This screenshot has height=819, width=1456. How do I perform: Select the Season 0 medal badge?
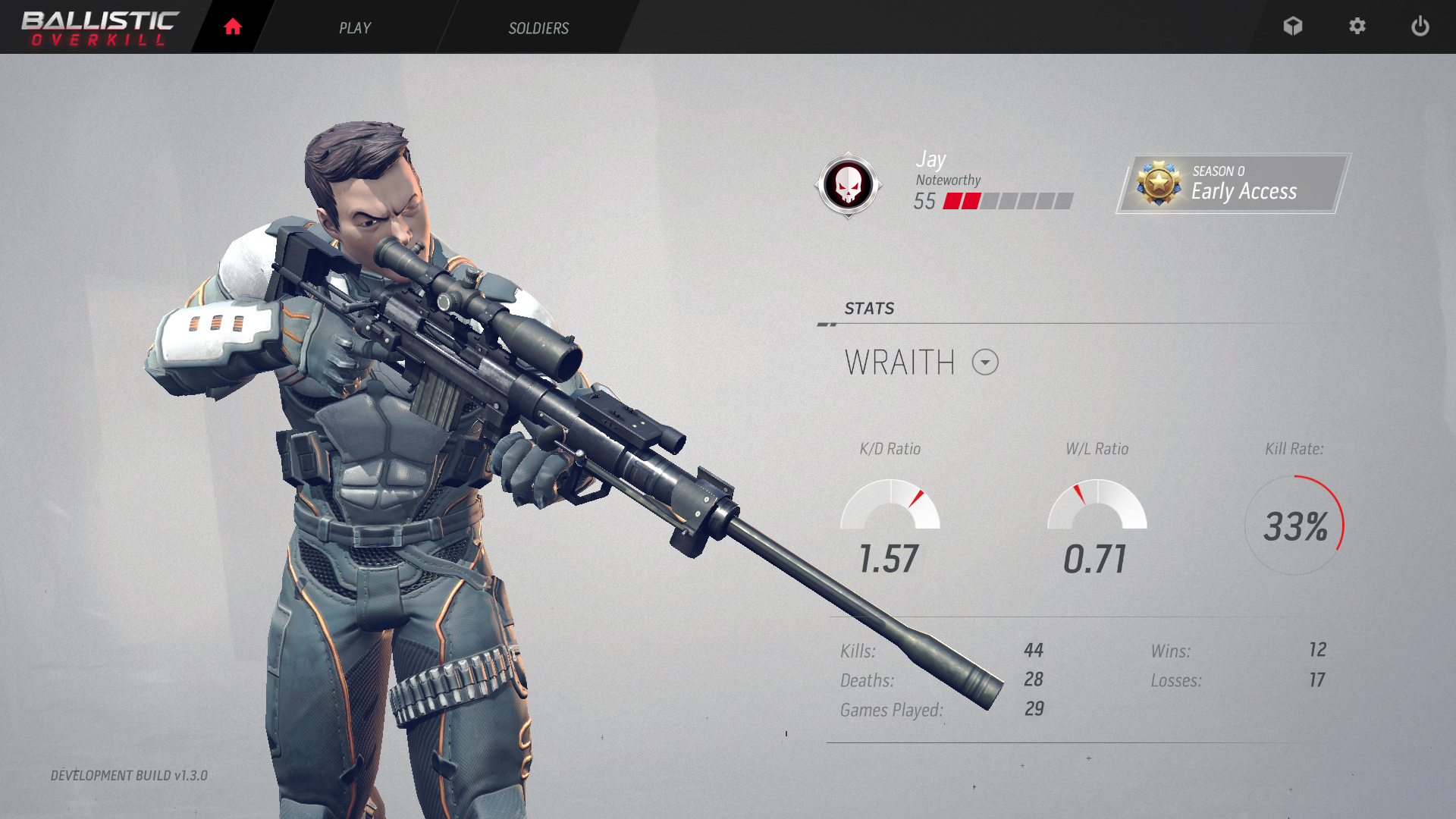point(1160,182)
